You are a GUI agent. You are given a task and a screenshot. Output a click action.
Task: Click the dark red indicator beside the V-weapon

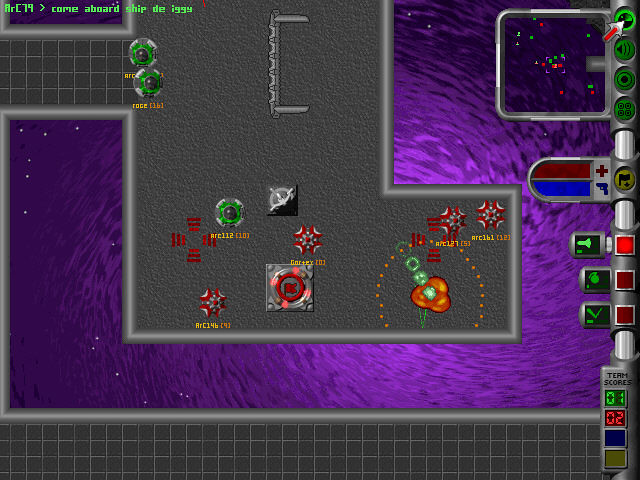tap(625, 315)
